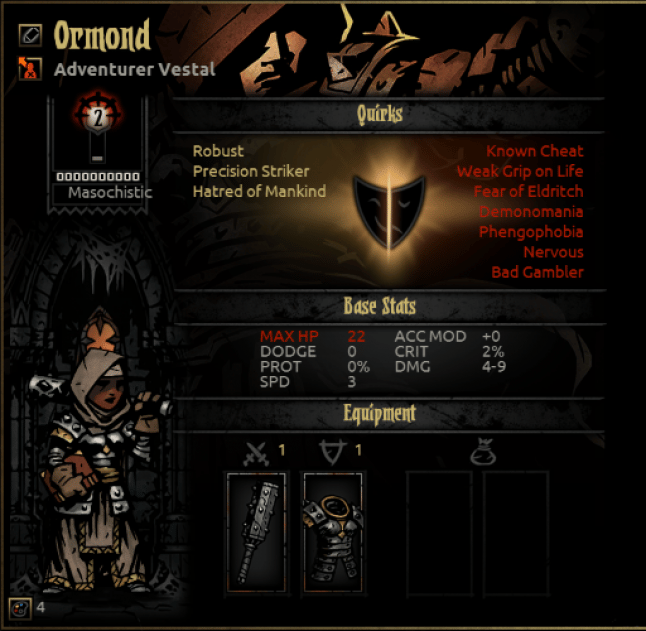Click the red dismiss hero icon
This screenshot has width=646, height=631.
pyautogui.click(x=31, y=69)
